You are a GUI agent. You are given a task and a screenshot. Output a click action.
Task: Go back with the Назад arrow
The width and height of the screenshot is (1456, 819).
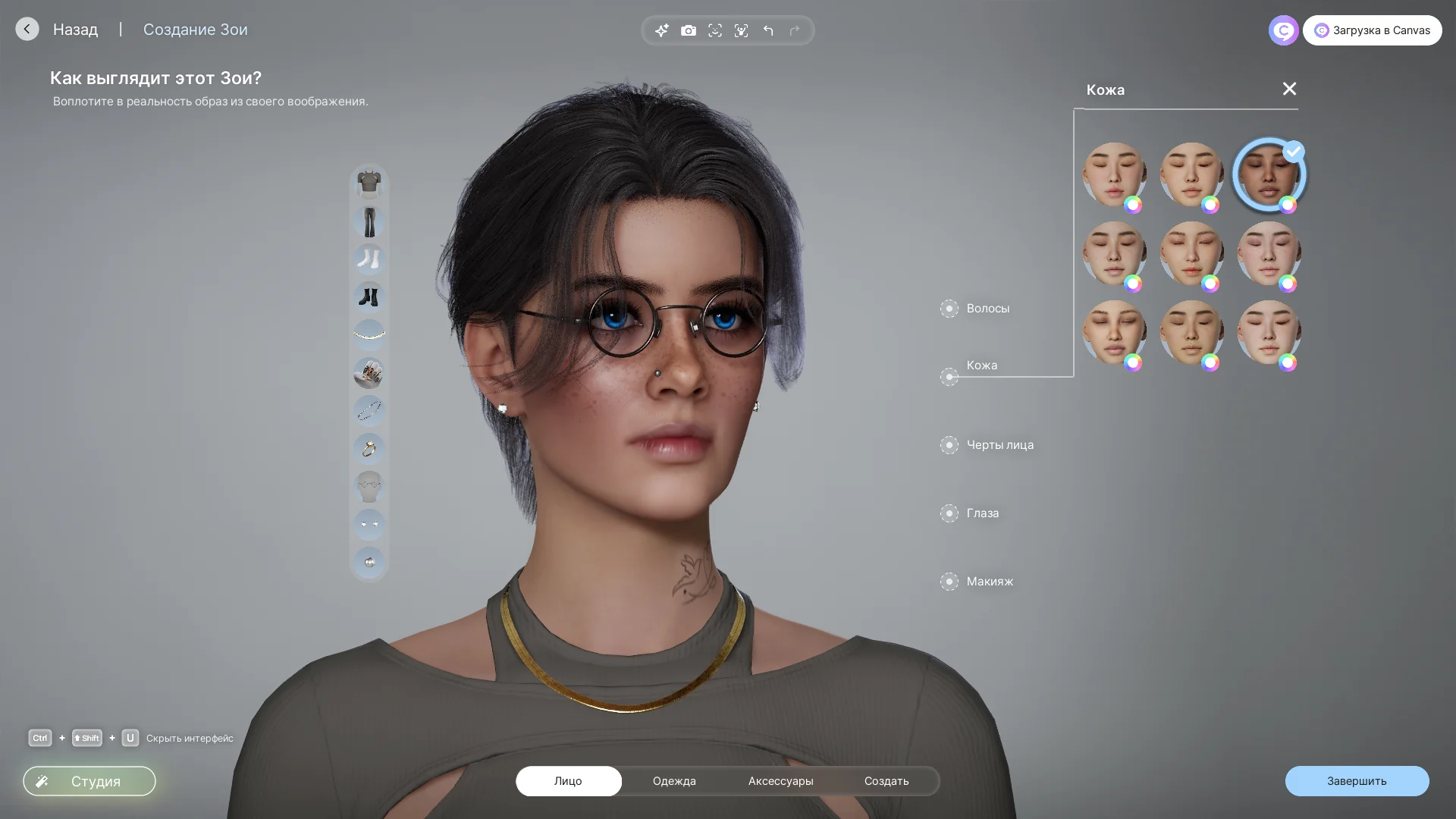coord(27,29)
